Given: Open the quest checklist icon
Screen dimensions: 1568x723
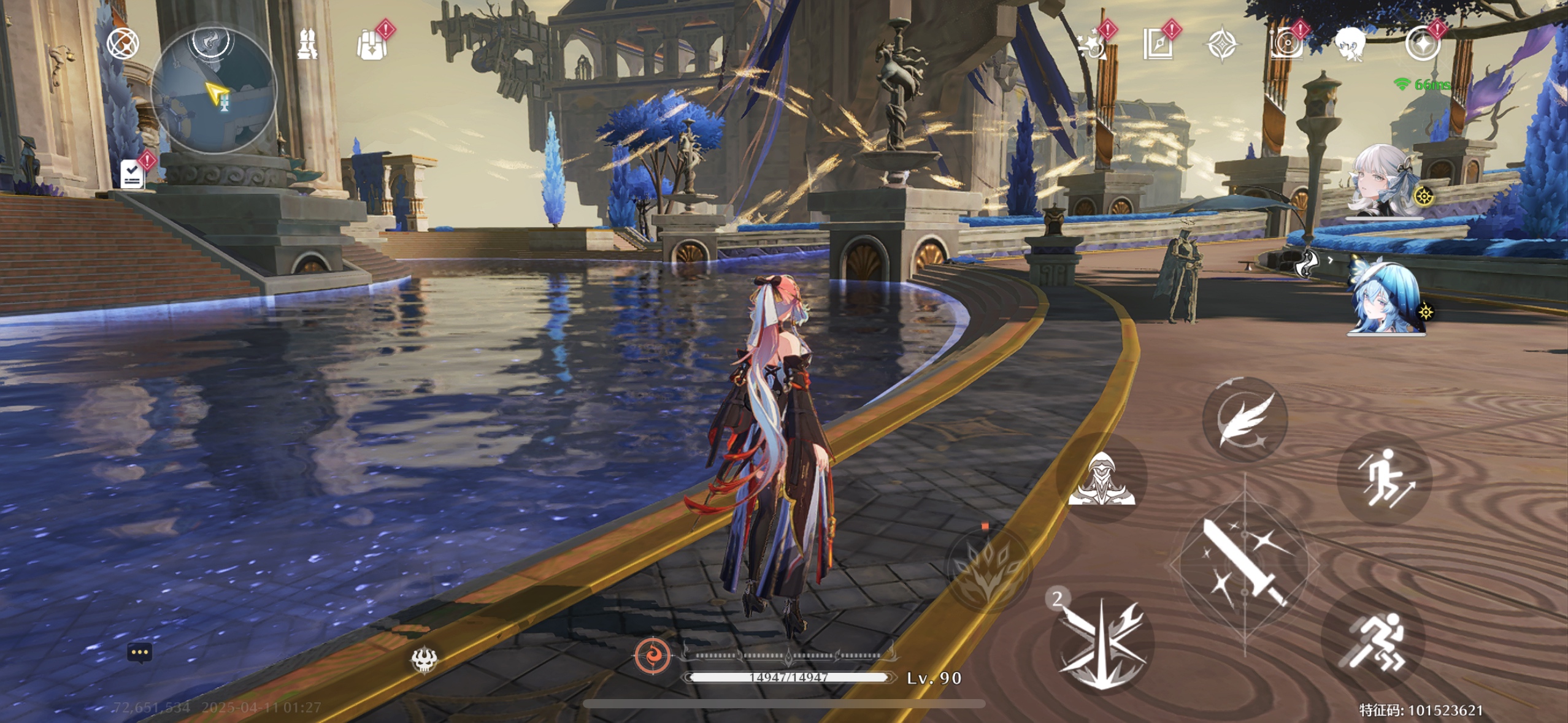Looking at the screenshot, I should pos(133,174).
